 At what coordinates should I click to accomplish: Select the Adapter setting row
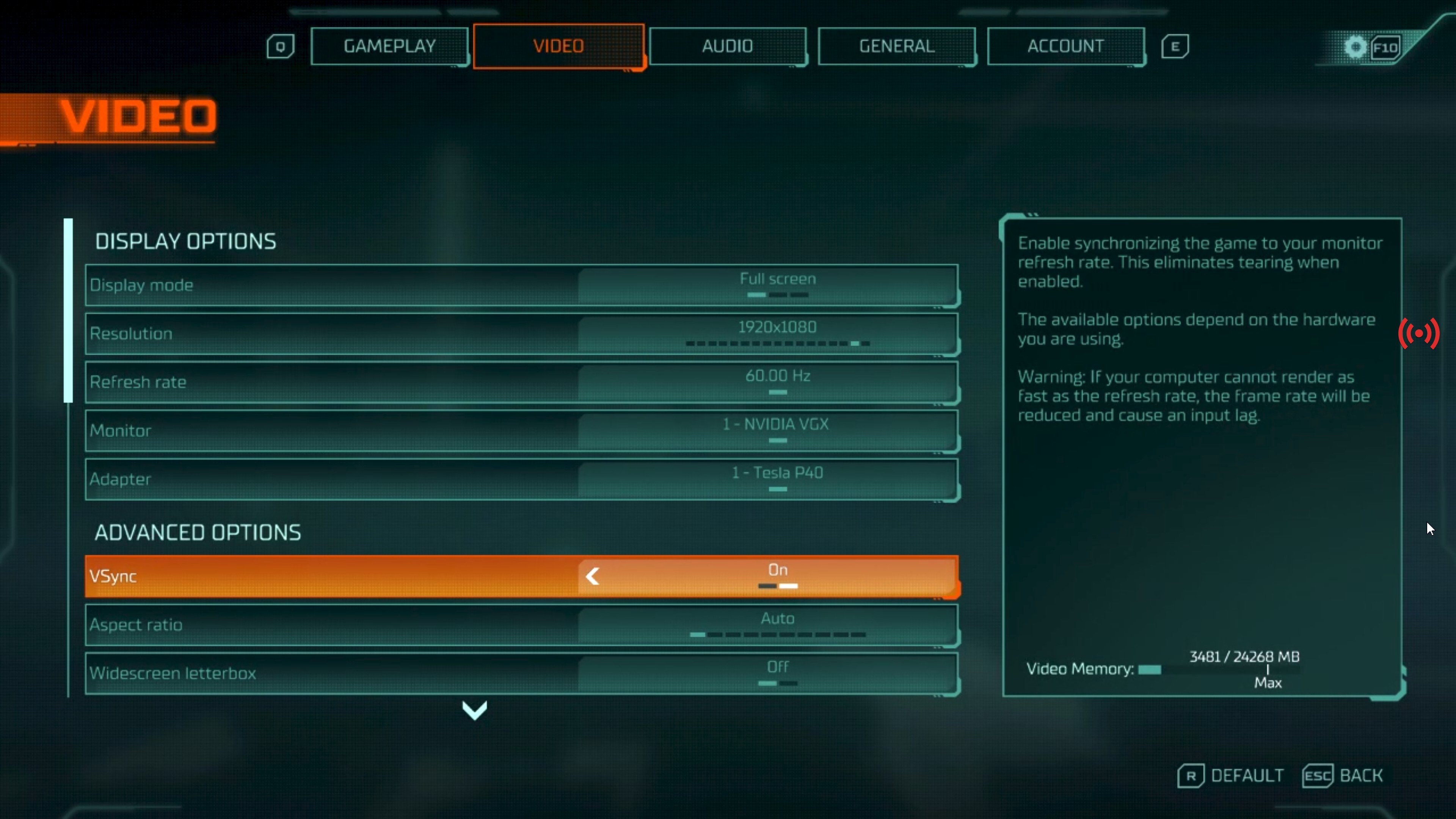(x=521, y=479)
